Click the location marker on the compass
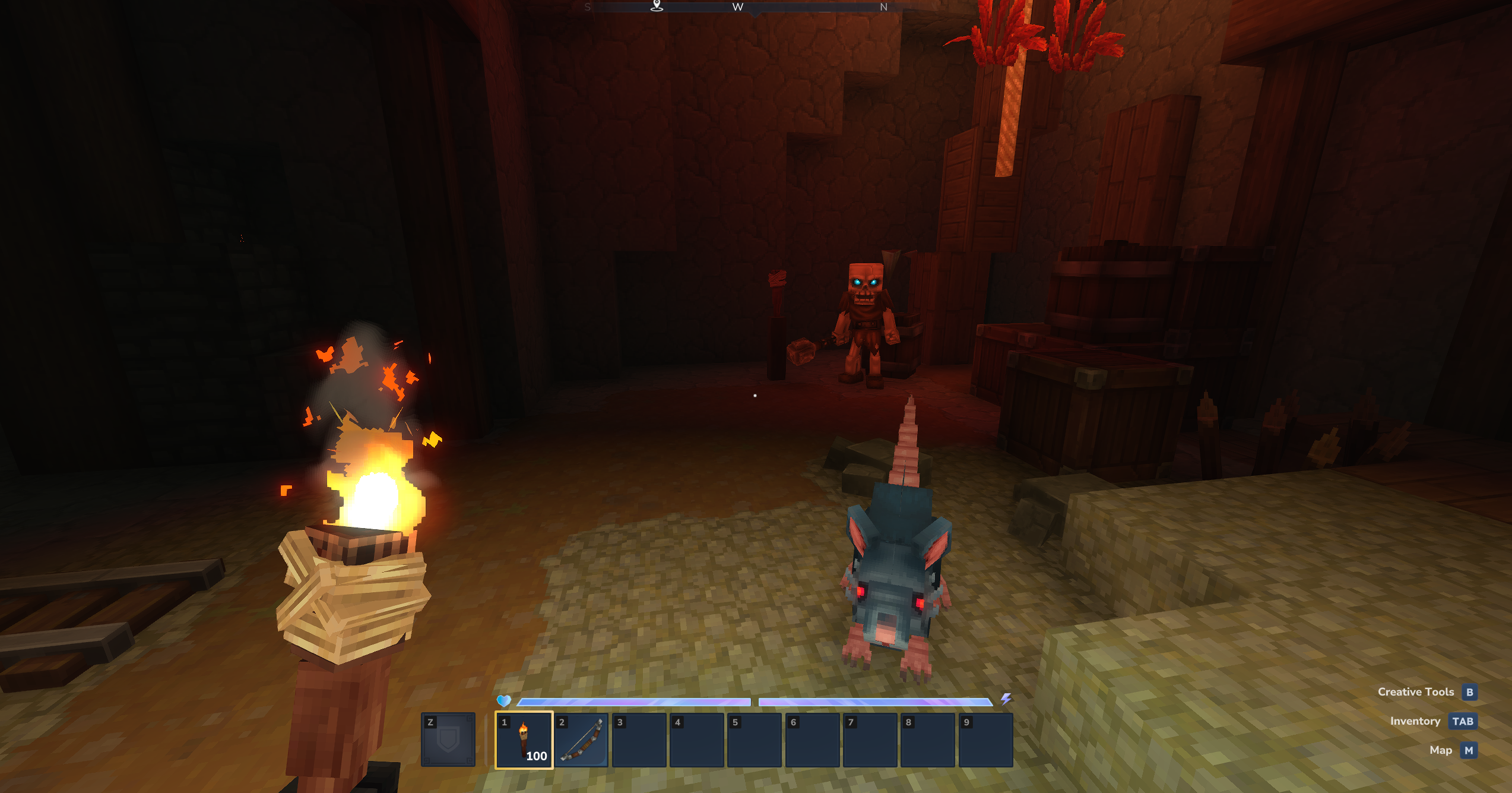Screen dimensions: 1512x793 657,6
